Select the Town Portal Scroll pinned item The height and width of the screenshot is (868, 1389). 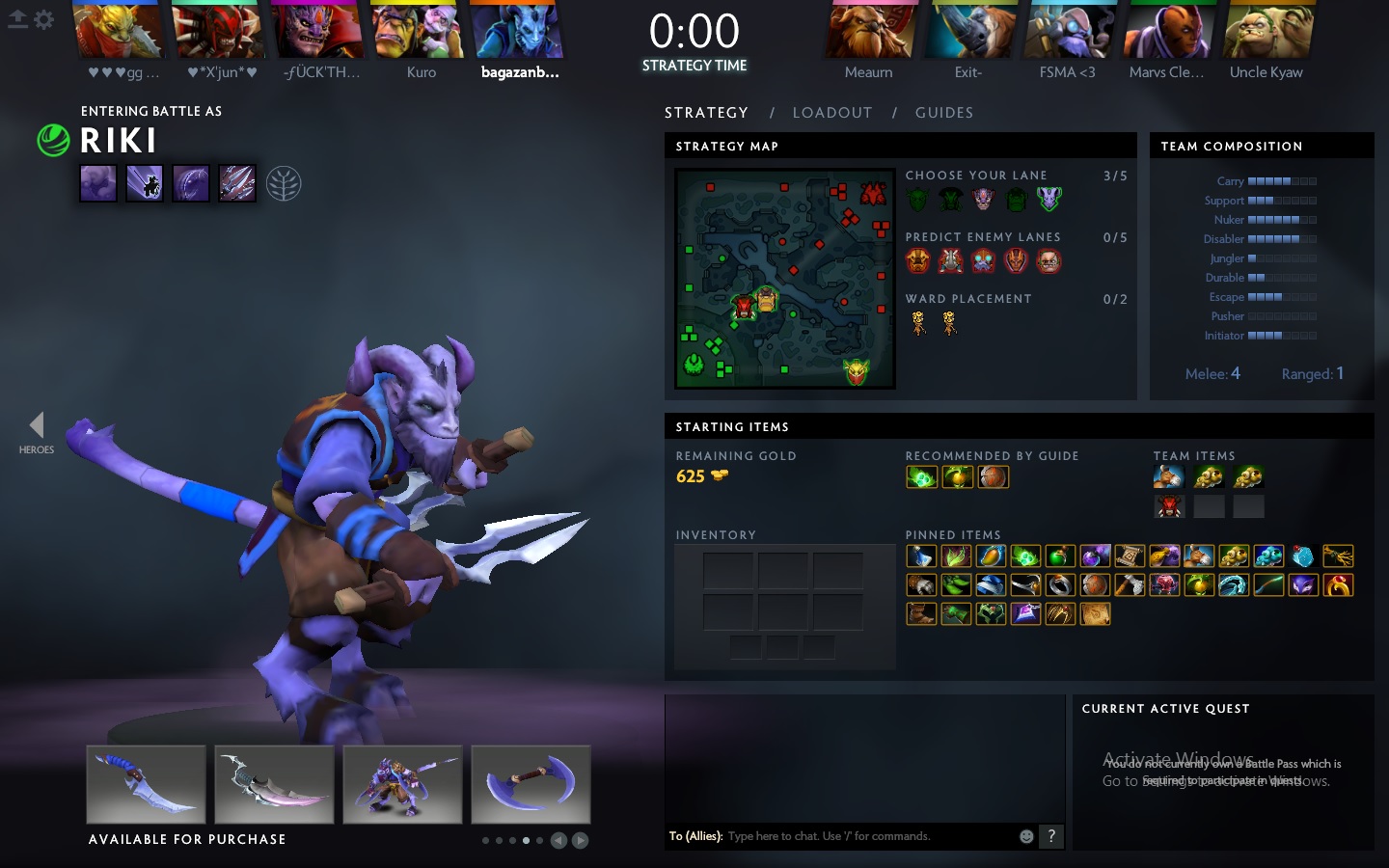click(x=1130, y=556)
